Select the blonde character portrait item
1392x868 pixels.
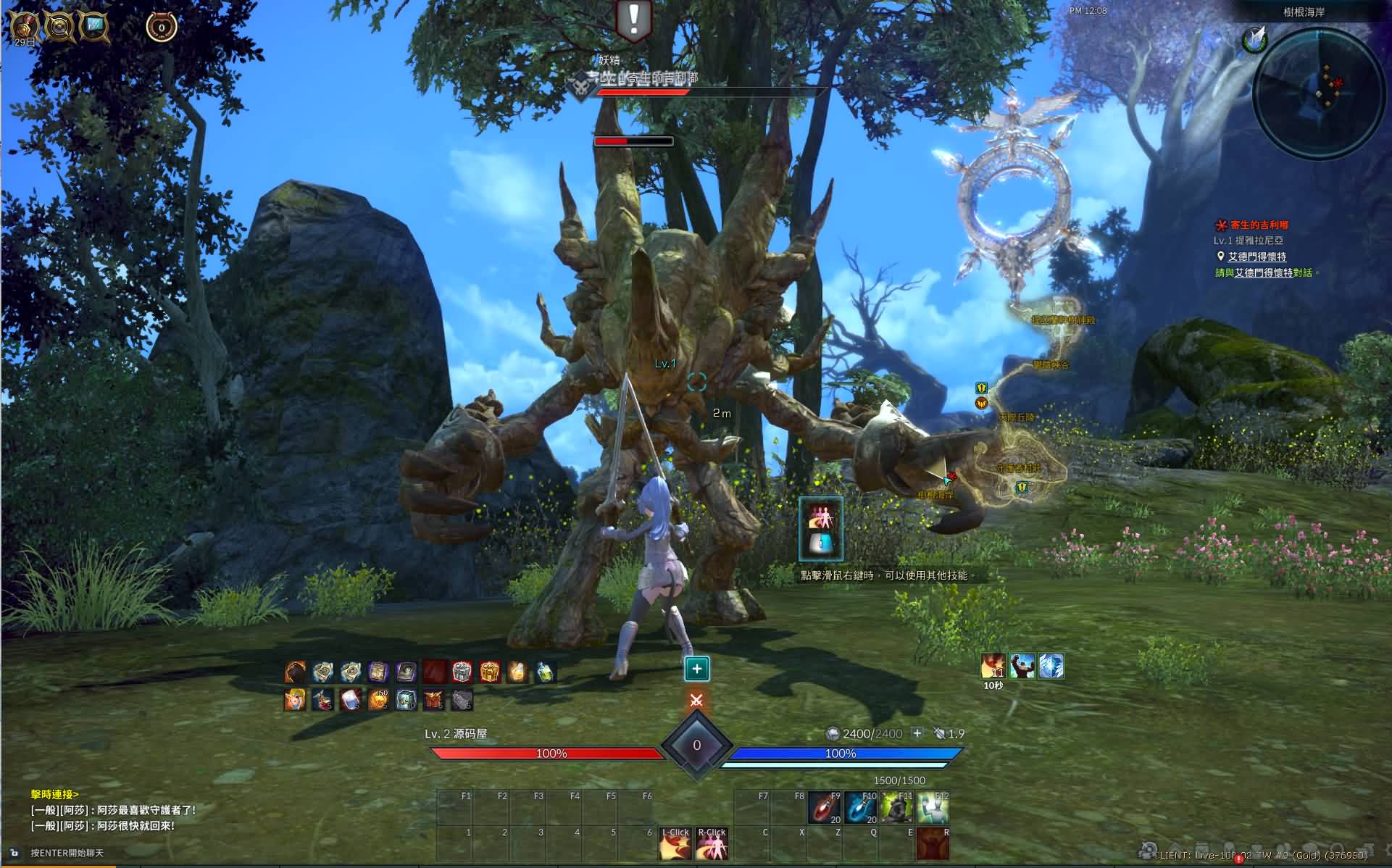tap(295, 700)
